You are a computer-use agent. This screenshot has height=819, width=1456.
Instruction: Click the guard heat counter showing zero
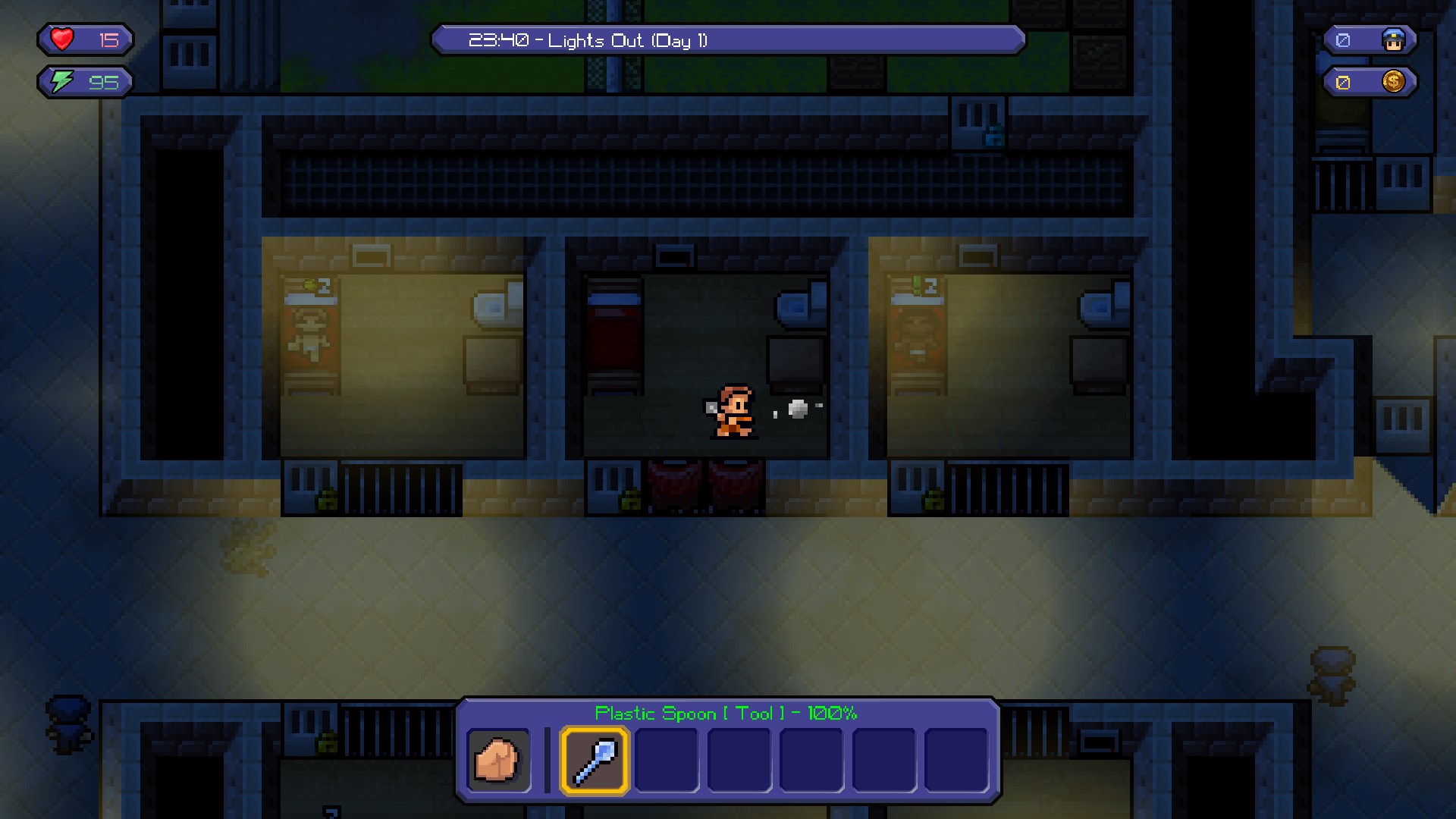1345,39
